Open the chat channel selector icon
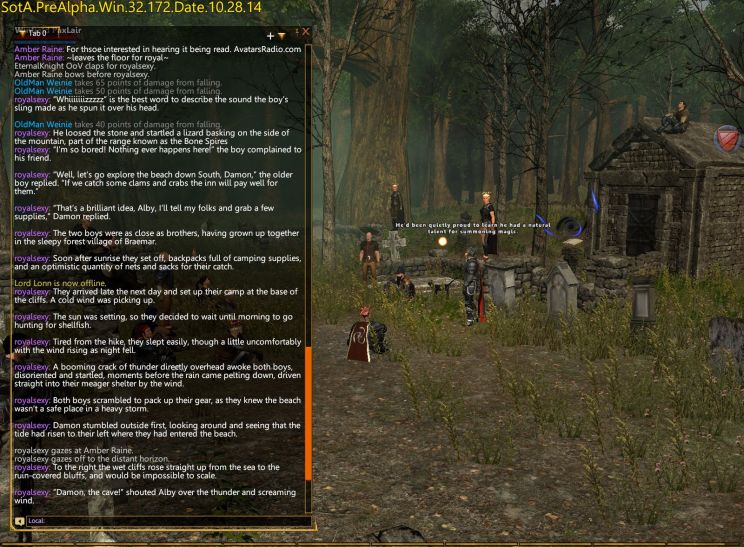The image size is (744, 547). (x=19, y=520)
